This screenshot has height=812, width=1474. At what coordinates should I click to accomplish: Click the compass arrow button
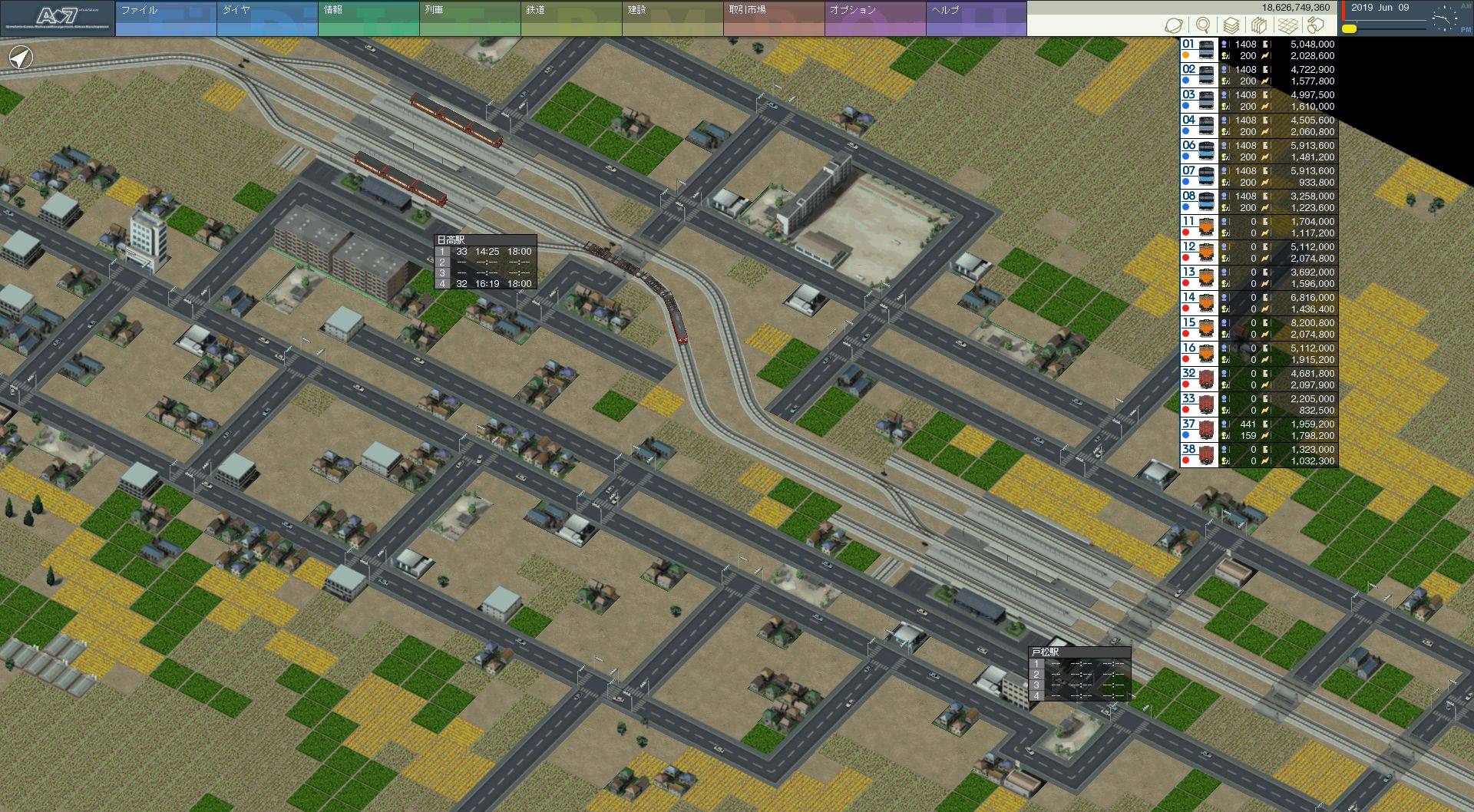tap(21, 57)
